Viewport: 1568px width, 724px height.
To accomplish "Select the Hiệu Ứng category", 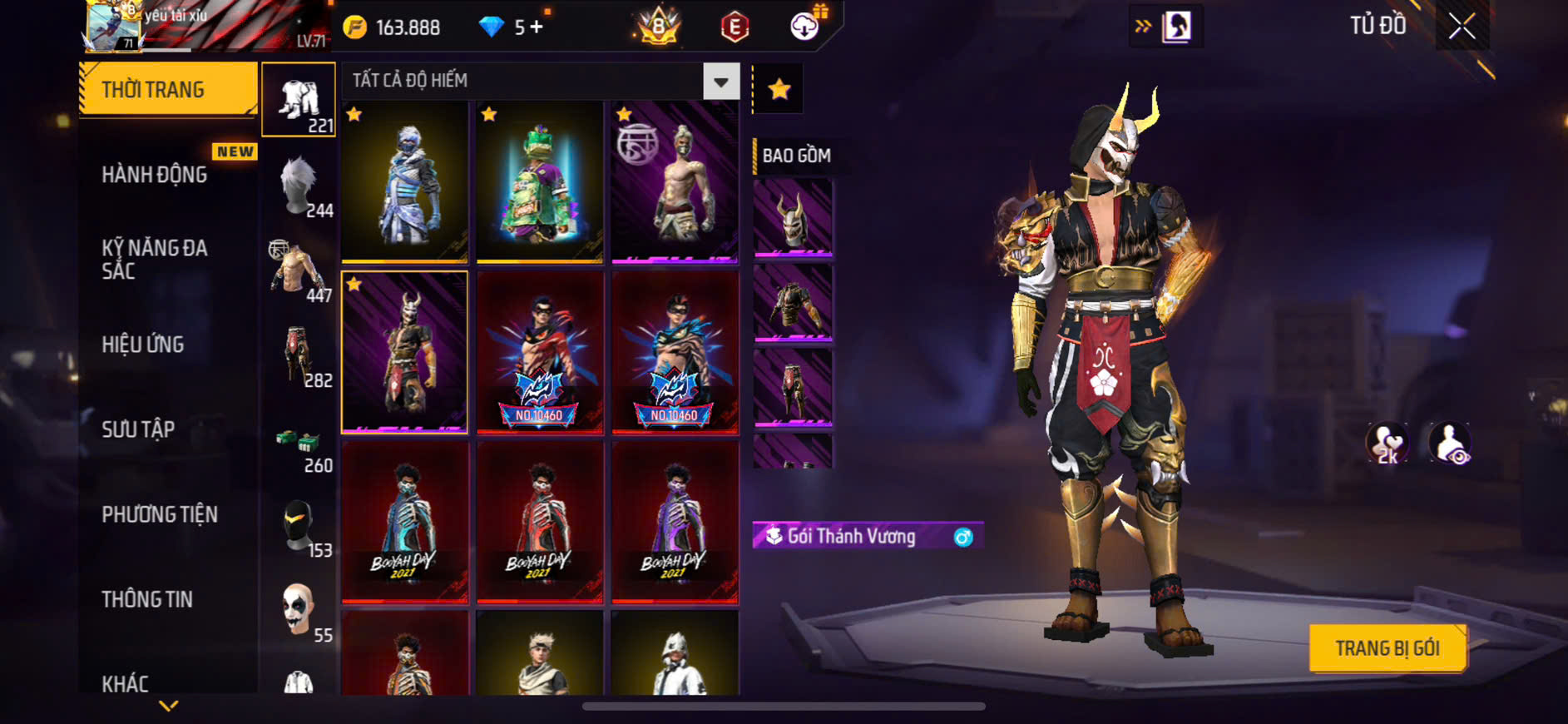I will click(x=143, y=345).
